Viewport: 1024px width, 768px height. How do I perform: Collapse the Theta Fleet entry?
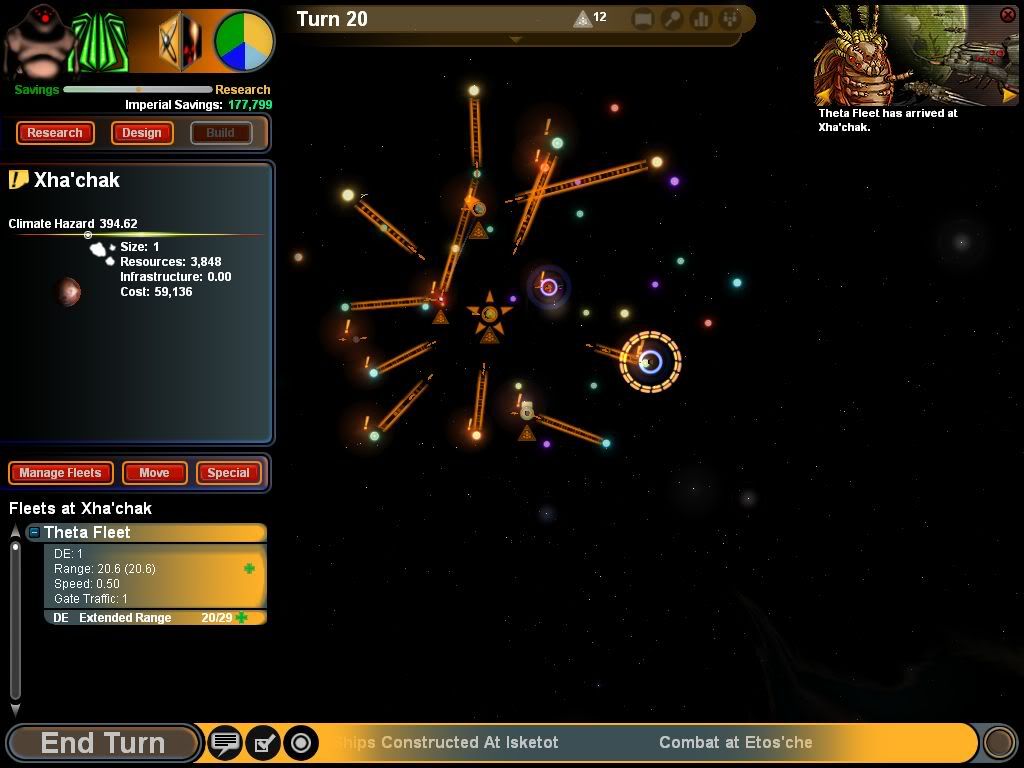(34, 533)
